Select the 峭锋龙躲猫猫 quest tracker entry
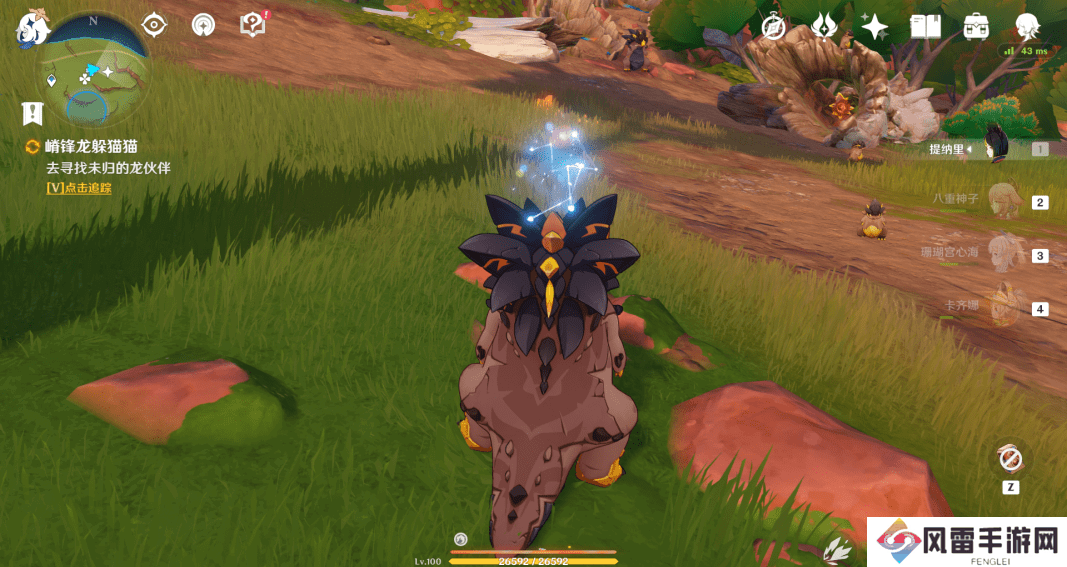The height and width of the screenshot is (567, 1067). (91, 147)
